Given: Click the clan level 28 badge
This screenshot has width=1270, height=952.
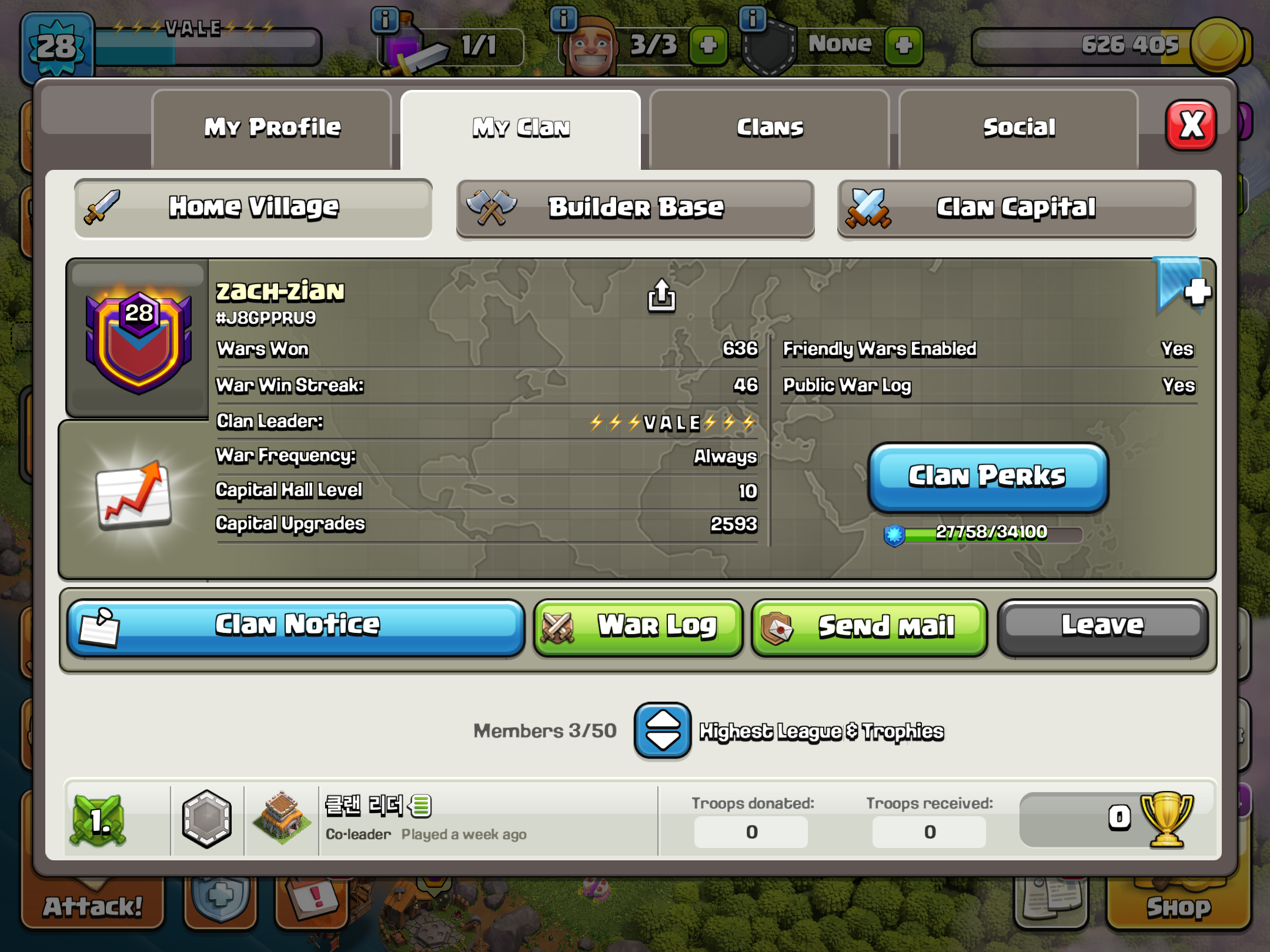Looking at the screenshot, I should pos(139,341).
